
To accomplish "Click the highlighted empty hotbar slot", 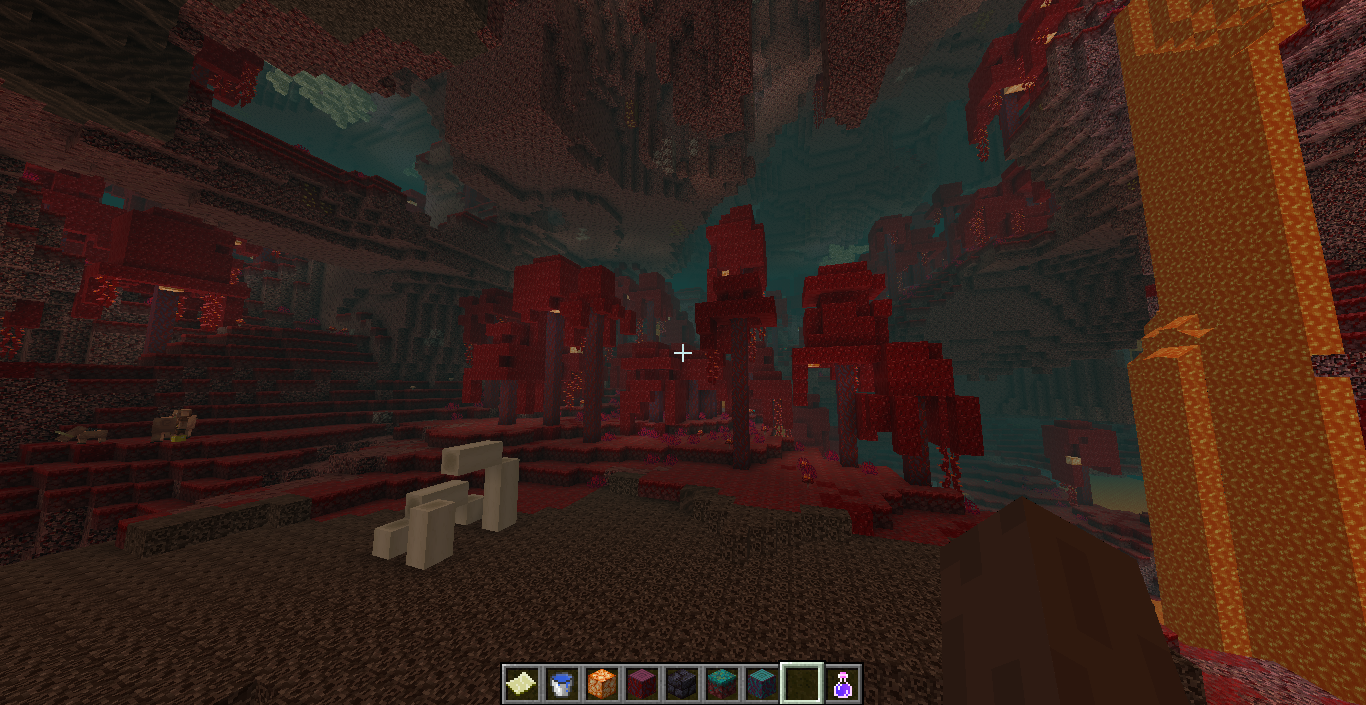I will (x=802, y=684).
